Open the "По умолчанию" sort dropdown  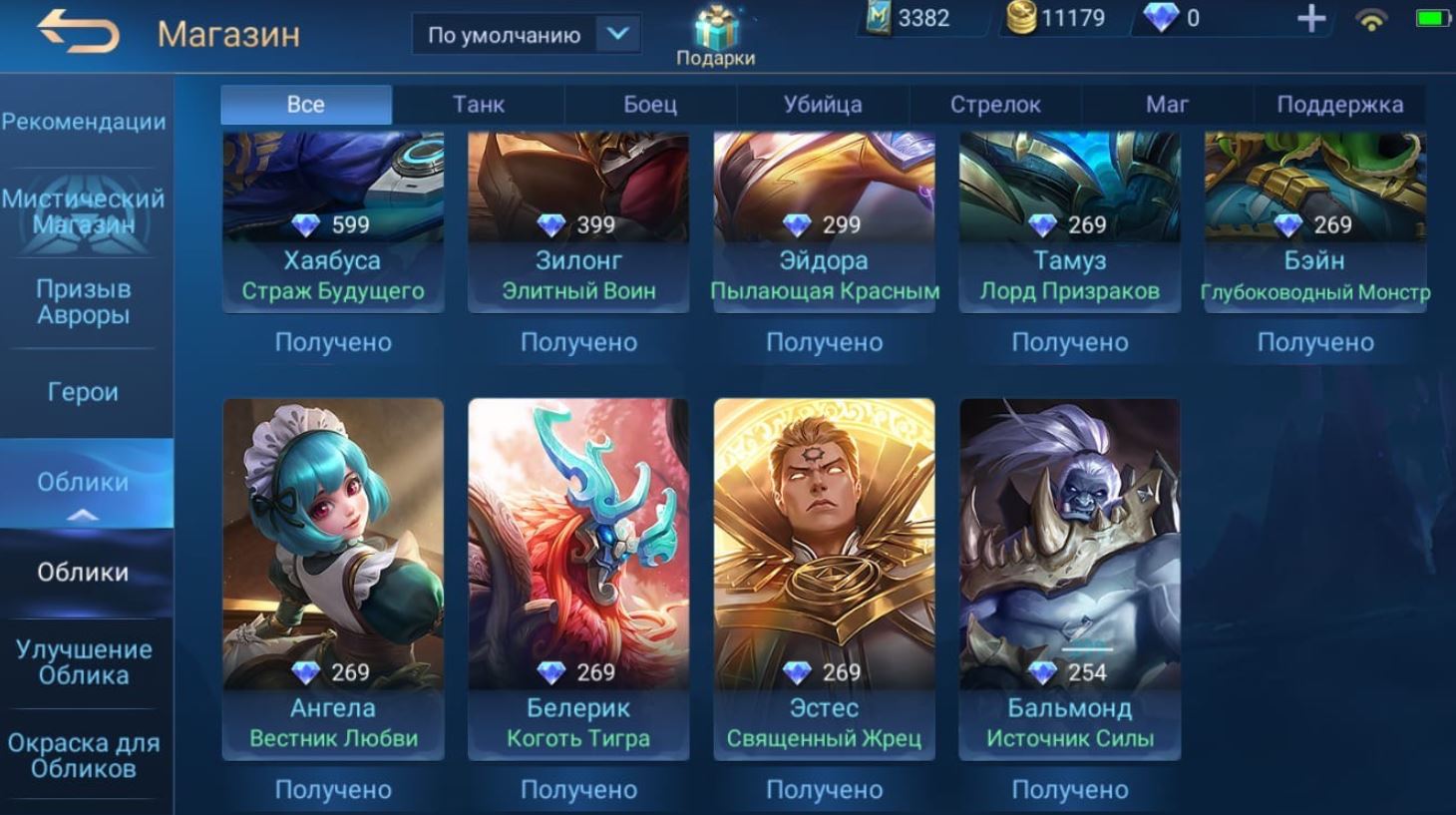(x=526, y=35)
